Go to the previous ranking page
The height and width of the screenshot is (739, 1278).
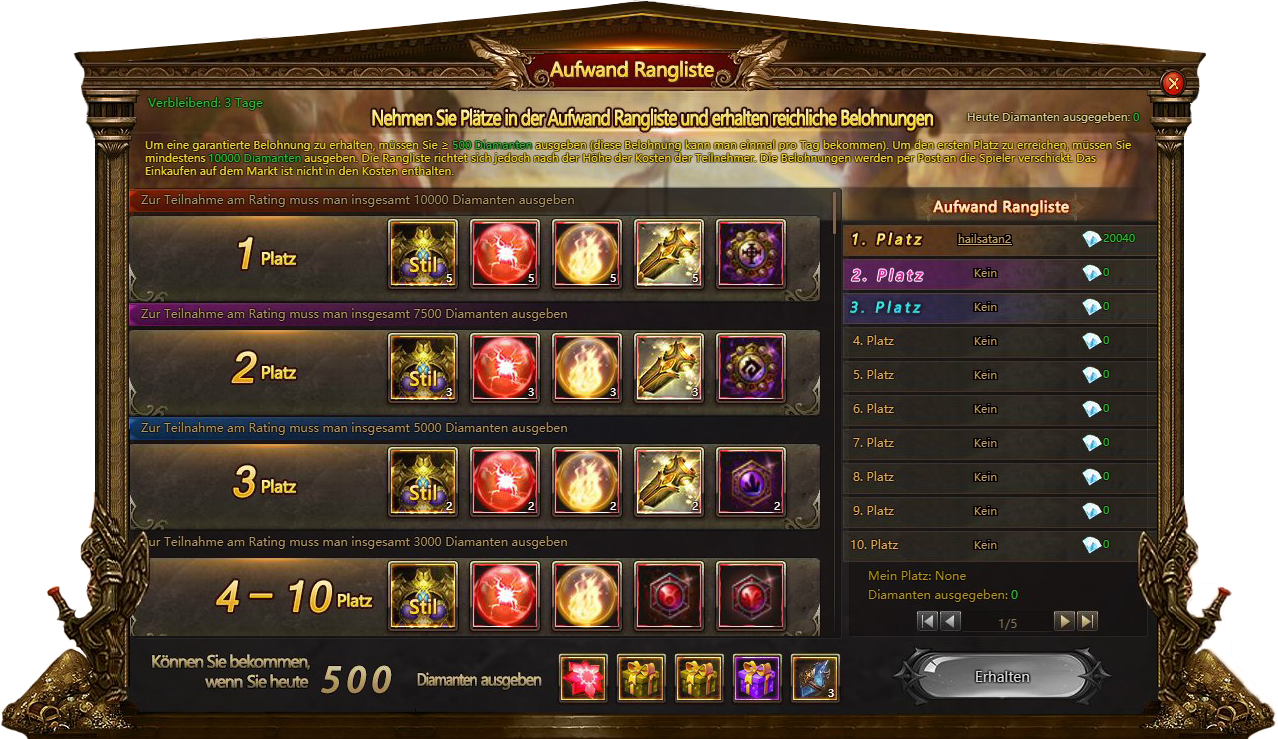pyautogui.click(x=950, y=621)
